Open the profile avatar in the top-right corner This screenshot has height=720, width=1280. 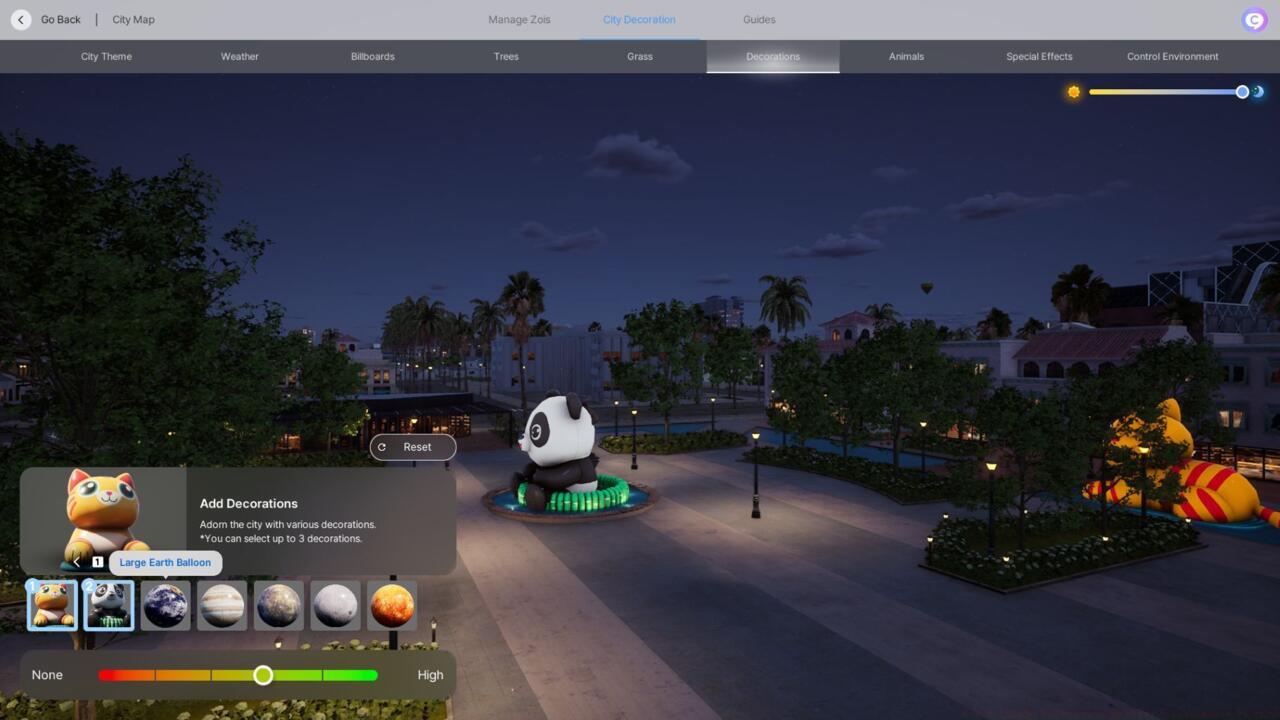tap(1253, 19)
